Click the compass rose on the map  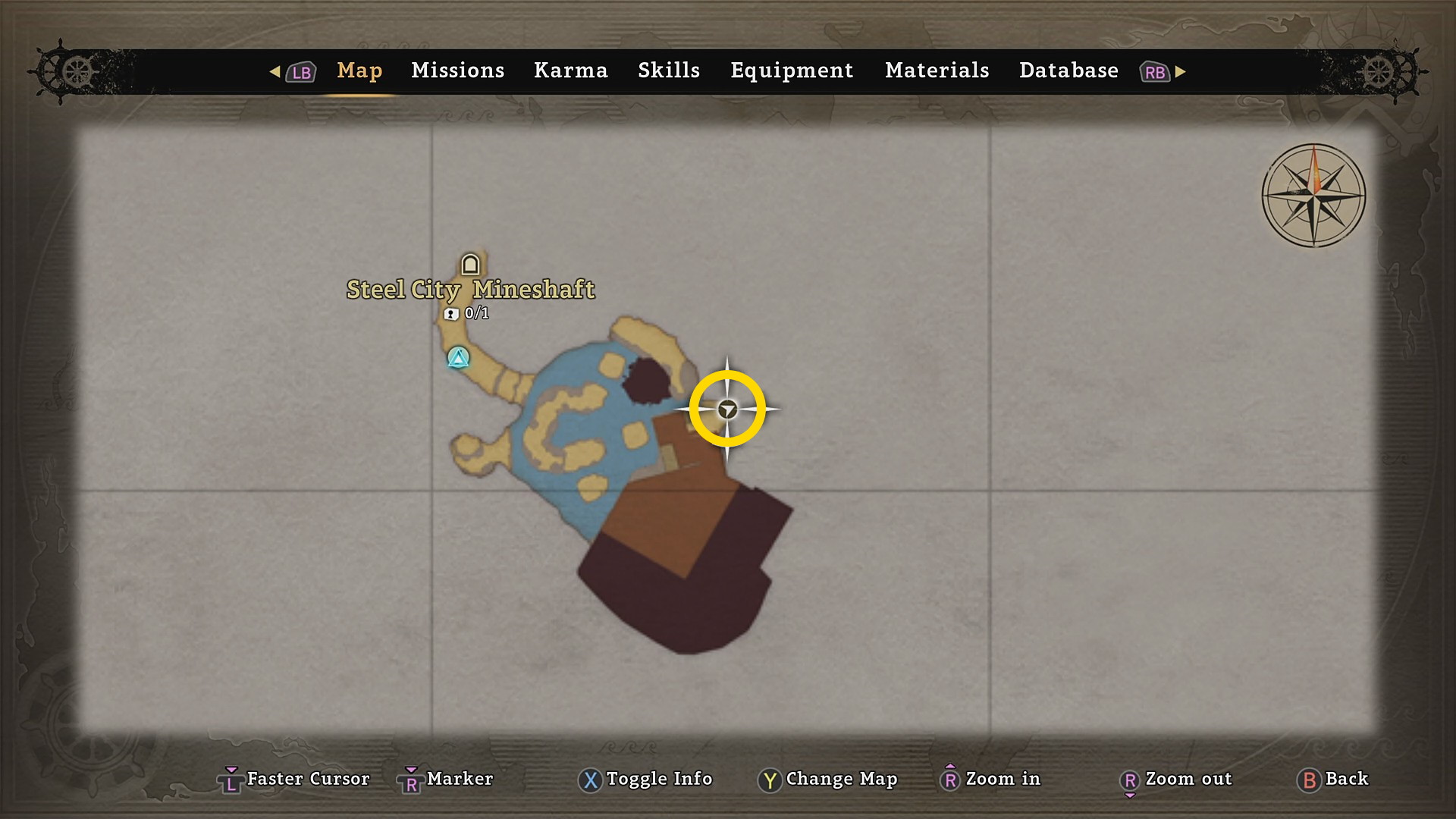click(1313, 196)
